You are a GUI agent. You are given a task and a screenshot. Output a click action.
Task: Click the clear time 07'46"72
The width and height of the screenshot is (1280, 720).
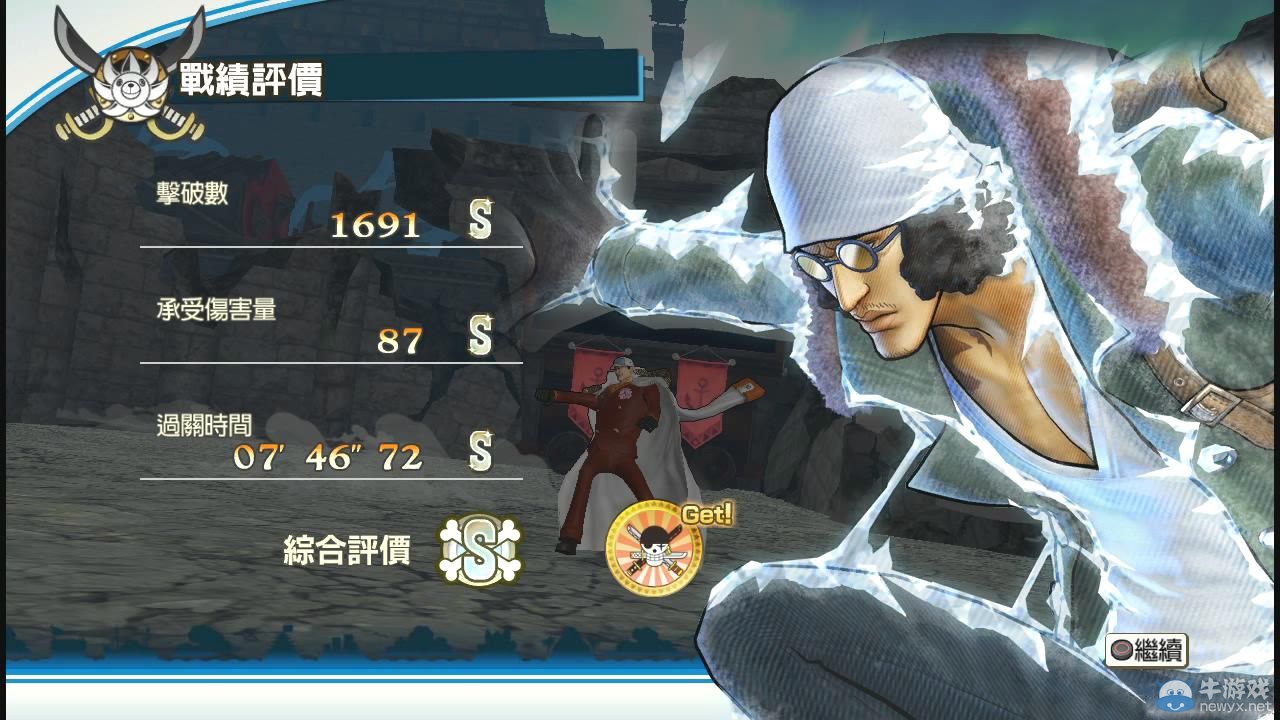(x=330, y=458)
